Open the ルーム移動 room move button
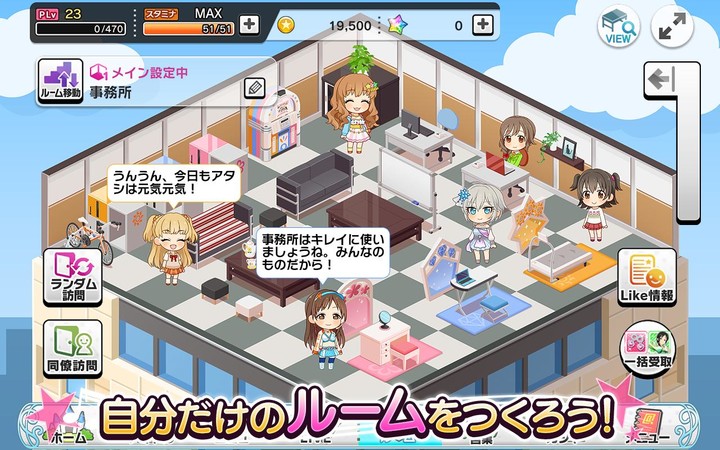 (x=60, y=80)
